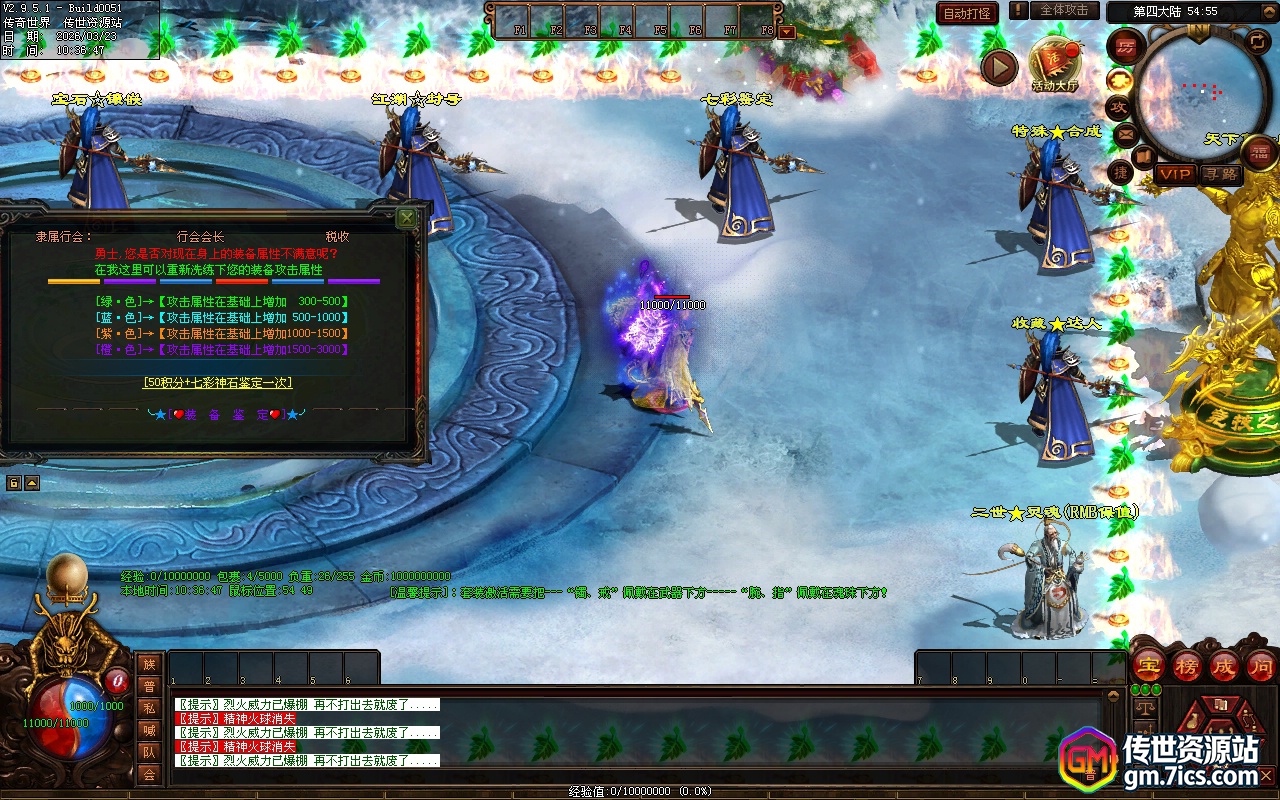The image size is (1280, 800).
Task: Open the 历 calendar icon beside minimap
Action: pyautogui.click(x=1126, y=46)
